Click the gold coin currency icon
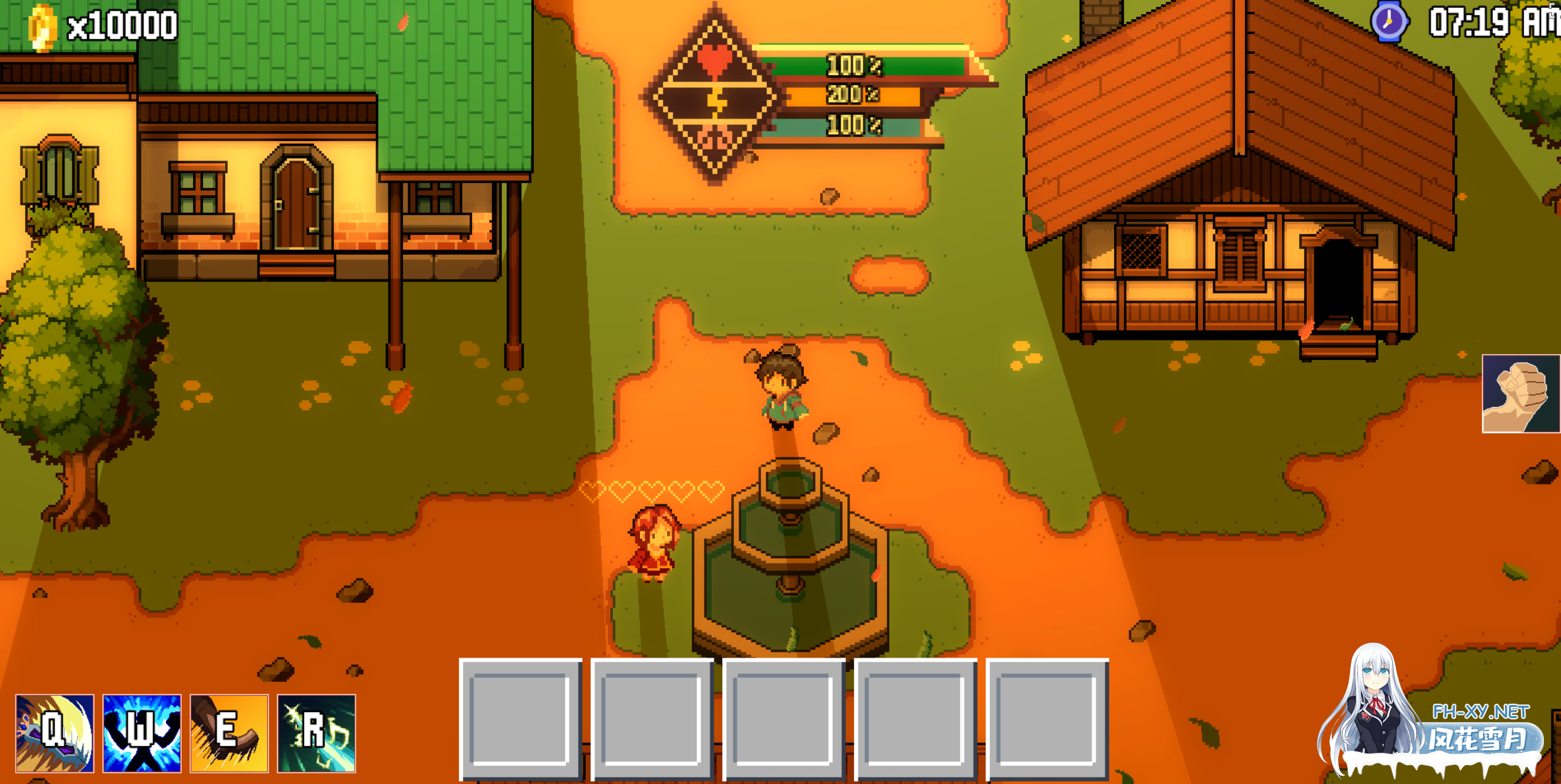This screenshot has height=784, width=1561. coord(41,25)
